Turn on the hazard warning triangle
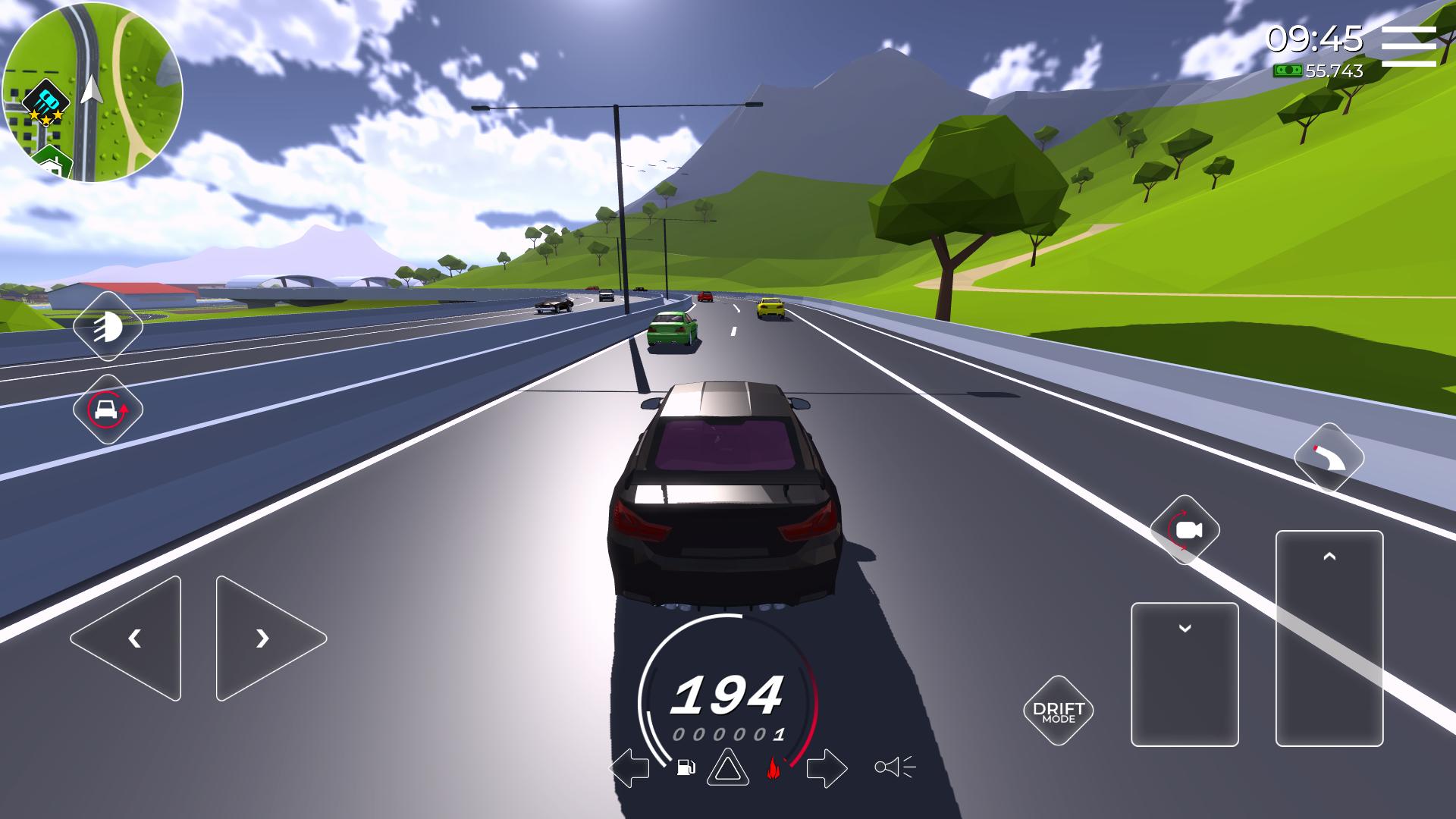 click(x=727, y=767)
